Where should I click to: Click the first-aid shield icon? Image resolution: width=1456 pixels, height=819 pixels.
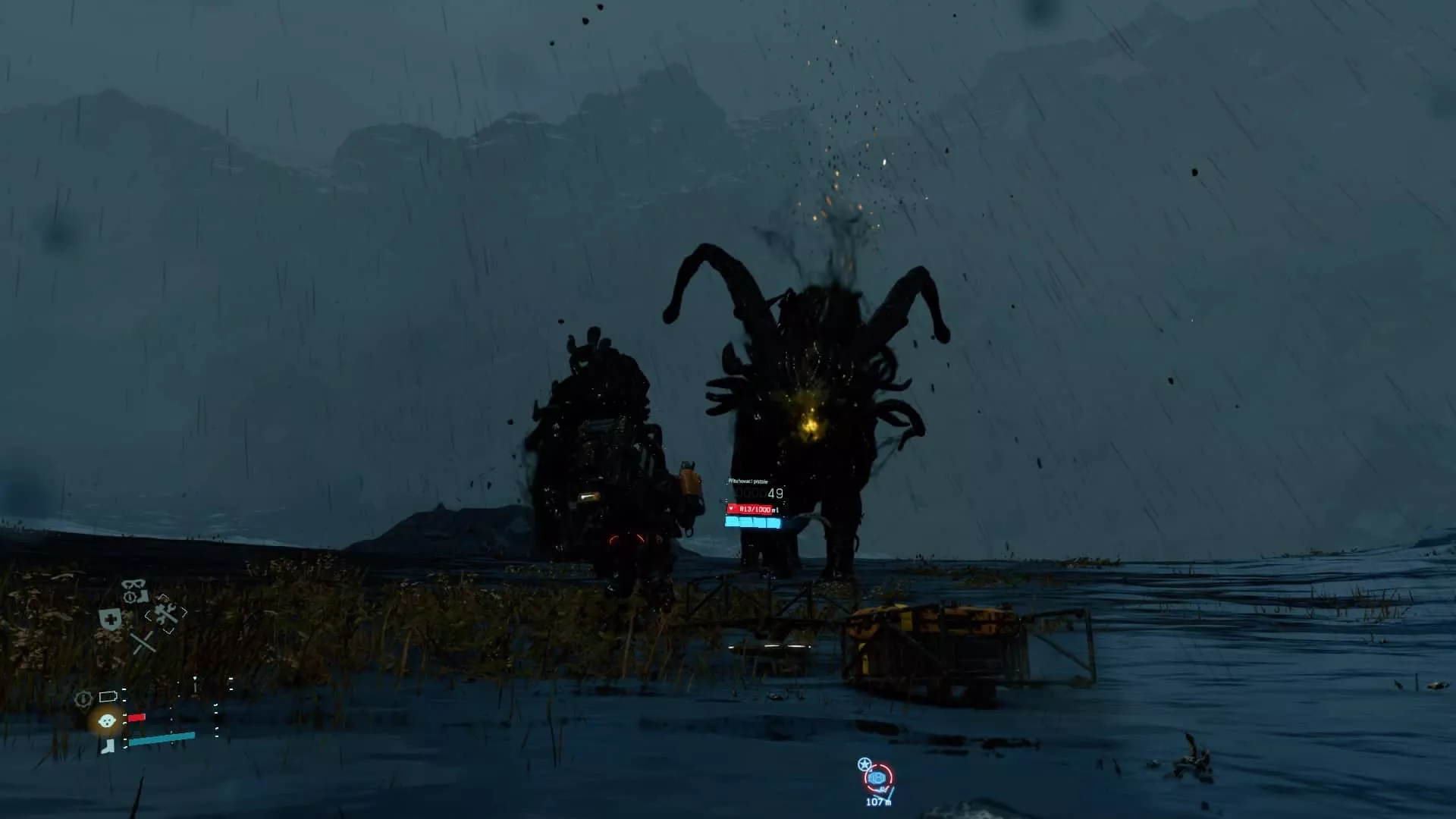pyautogui.click(x=111, y=618)
